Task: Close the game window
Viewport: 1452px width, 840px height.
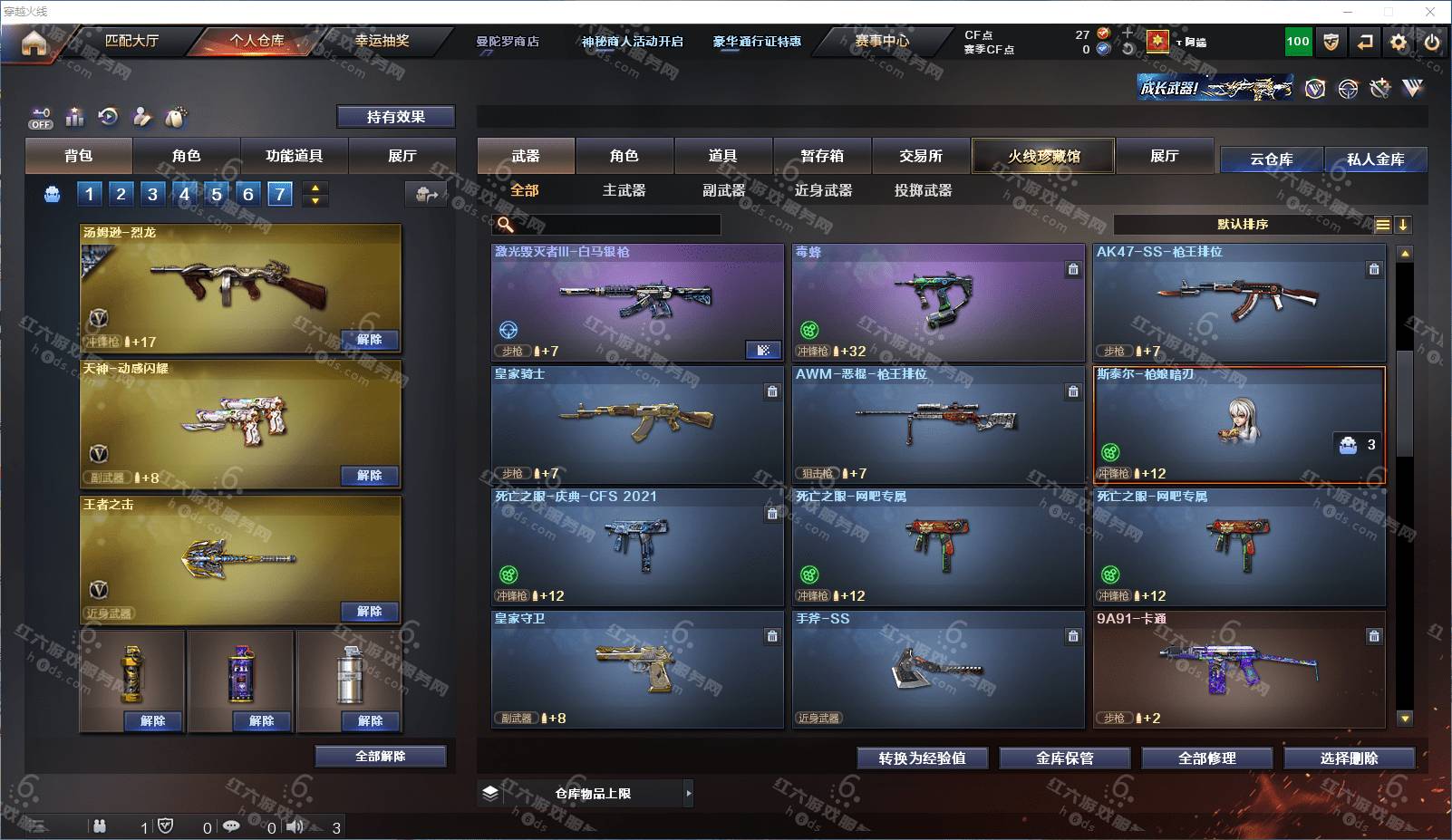Action: coord(1430,12)
